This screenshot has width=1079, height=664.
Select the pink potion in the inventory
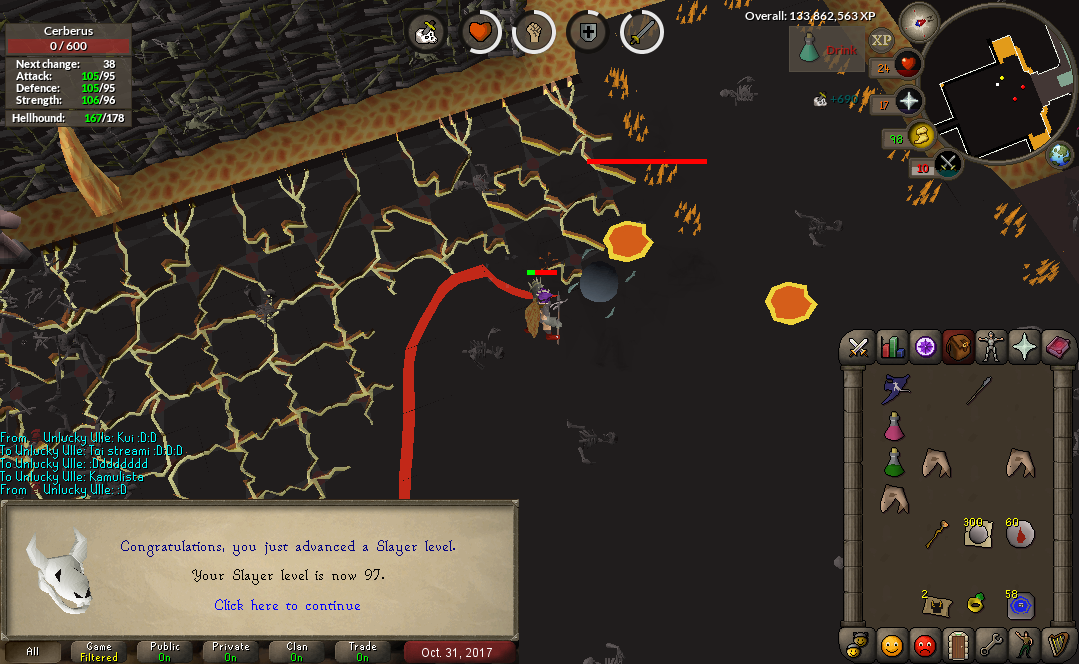[x=893, y=426]
